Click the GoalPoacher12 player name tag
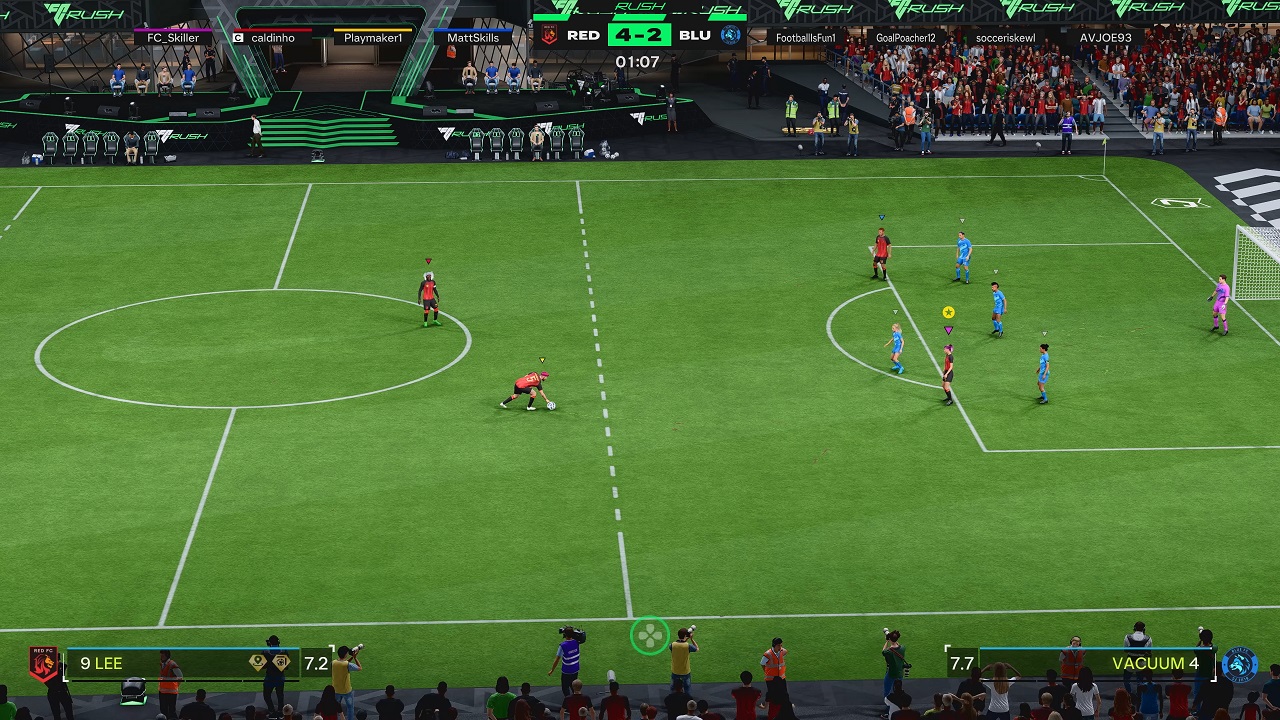 (x=905, y=38)
